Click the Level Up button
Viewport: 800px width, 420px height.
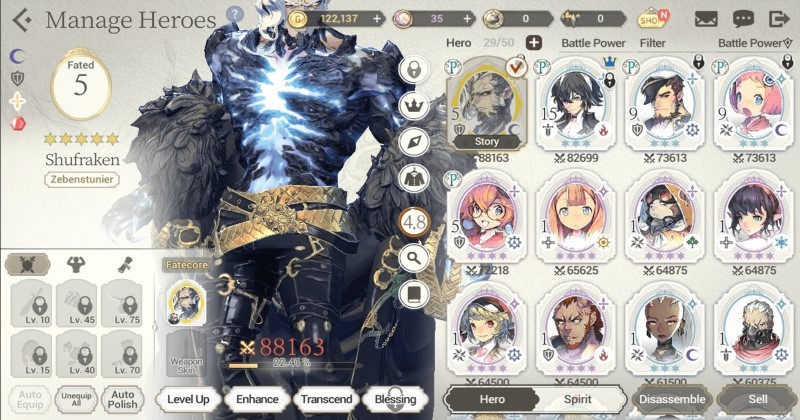click(188, 399)
